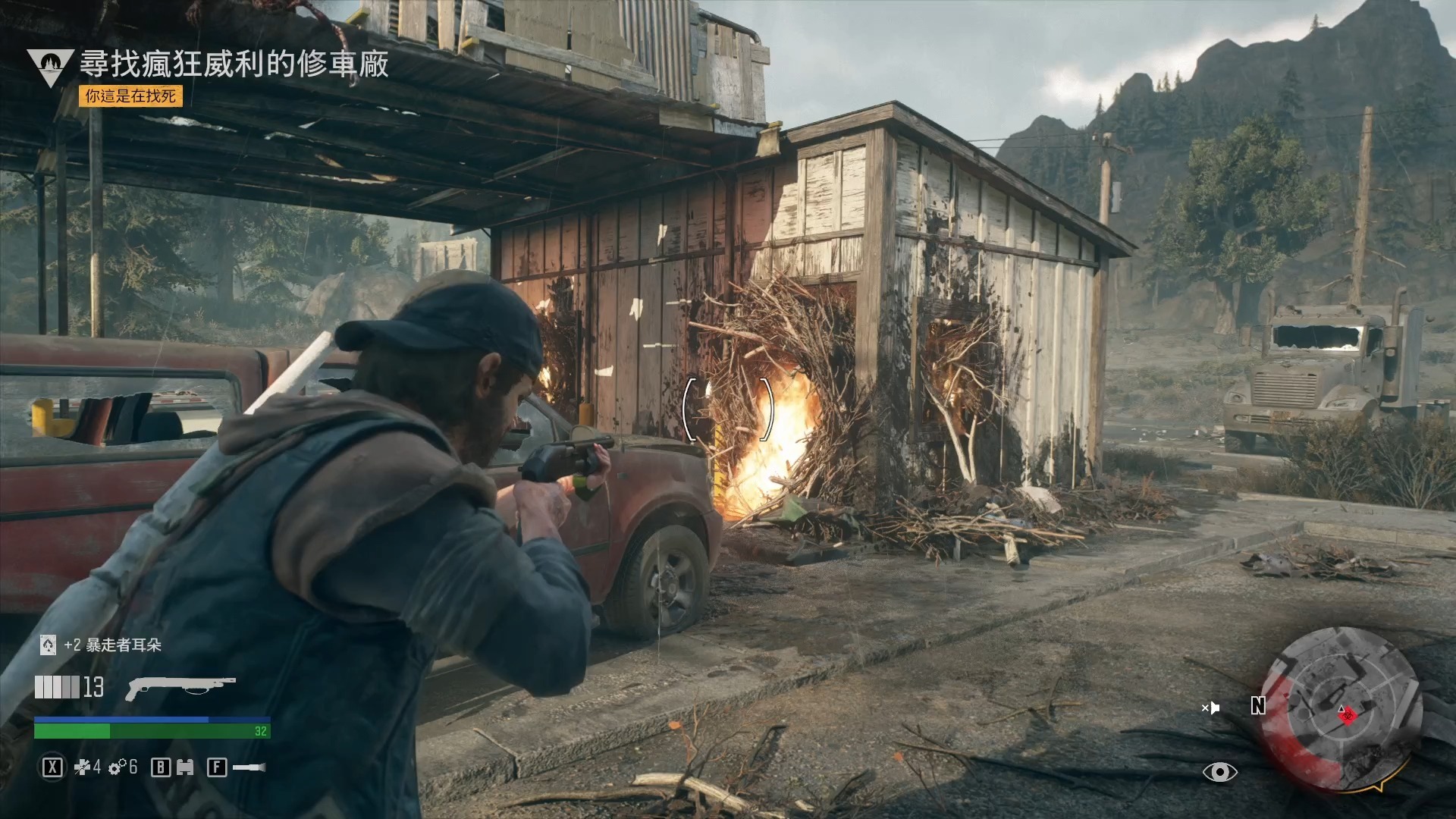1456x819 pixels.
Task: Click the scrap gears icon
Action: (x=117, y=768)
